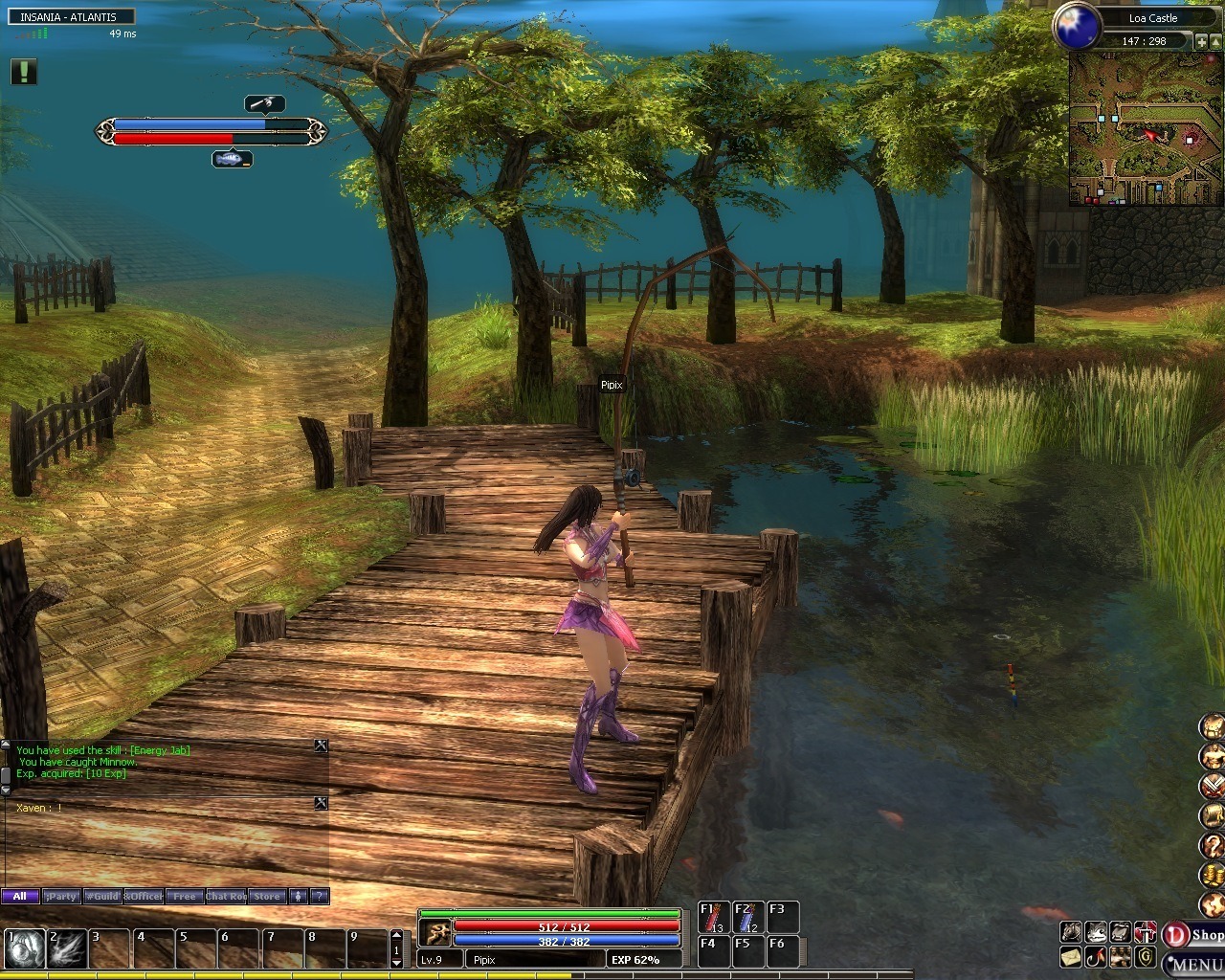Click the green exclamation notification icon
Screen dimensions: 1225x980
click(x=24, y=72)
